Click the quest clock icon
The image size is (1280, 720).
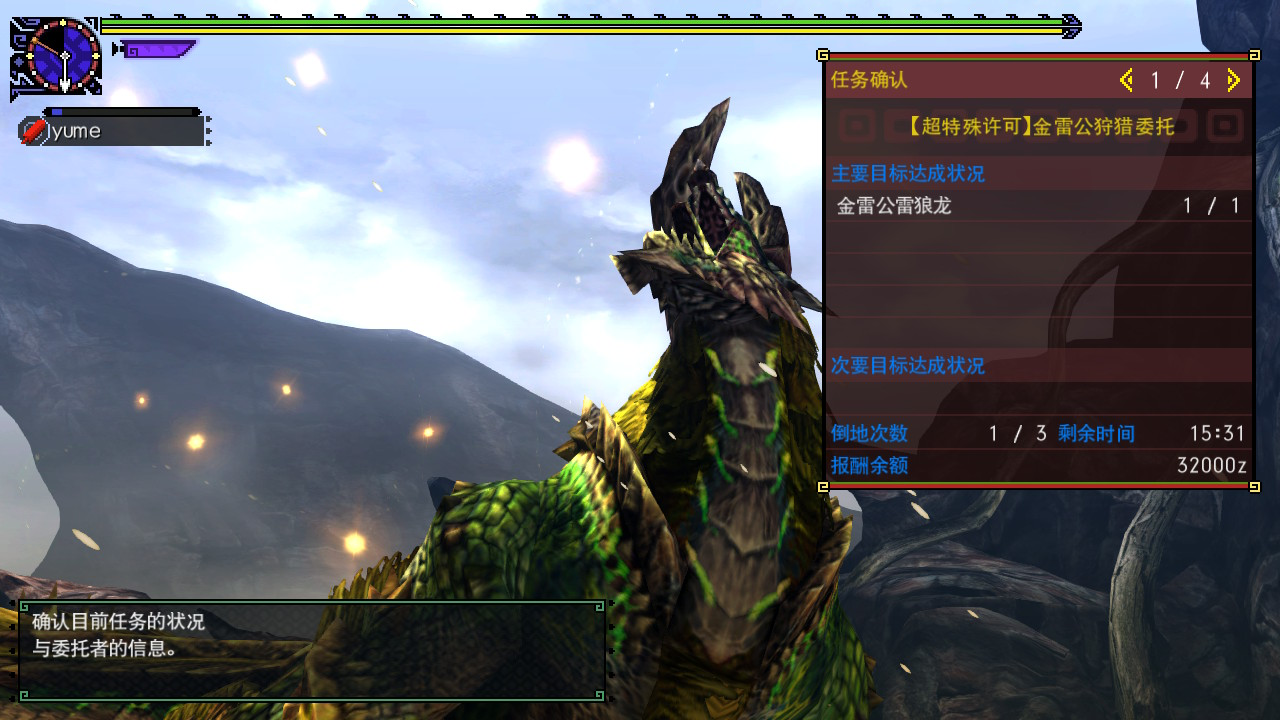click(x=62, y=56)
